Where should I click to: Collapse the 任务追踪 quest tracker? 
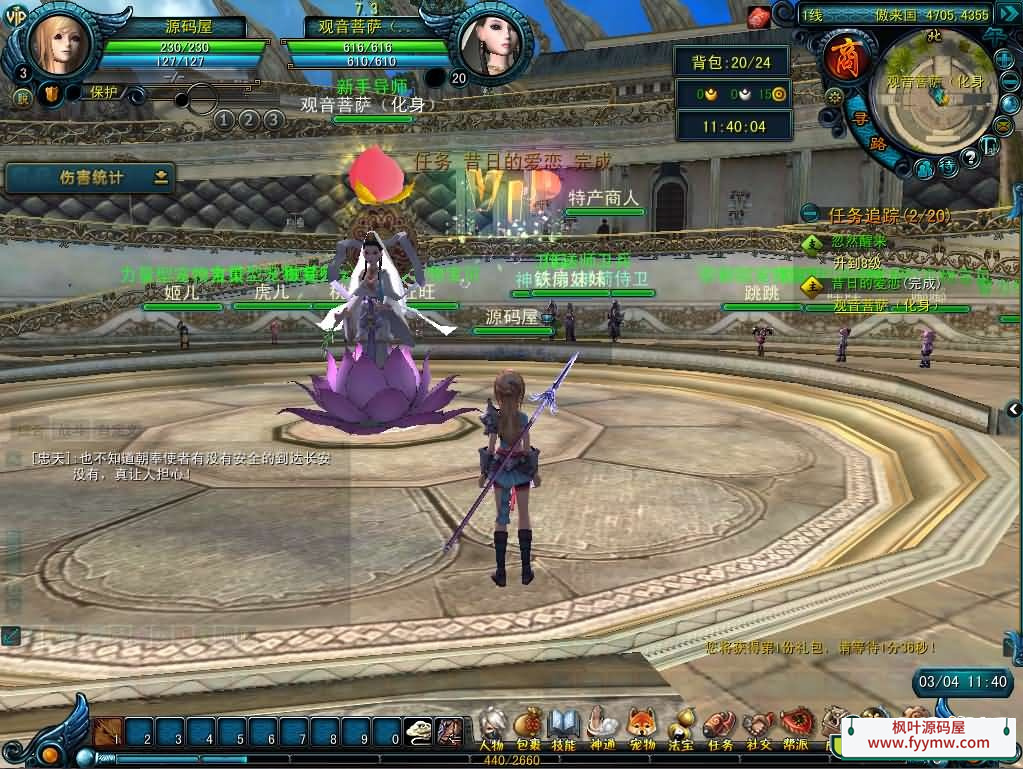[x=810, y=214]
